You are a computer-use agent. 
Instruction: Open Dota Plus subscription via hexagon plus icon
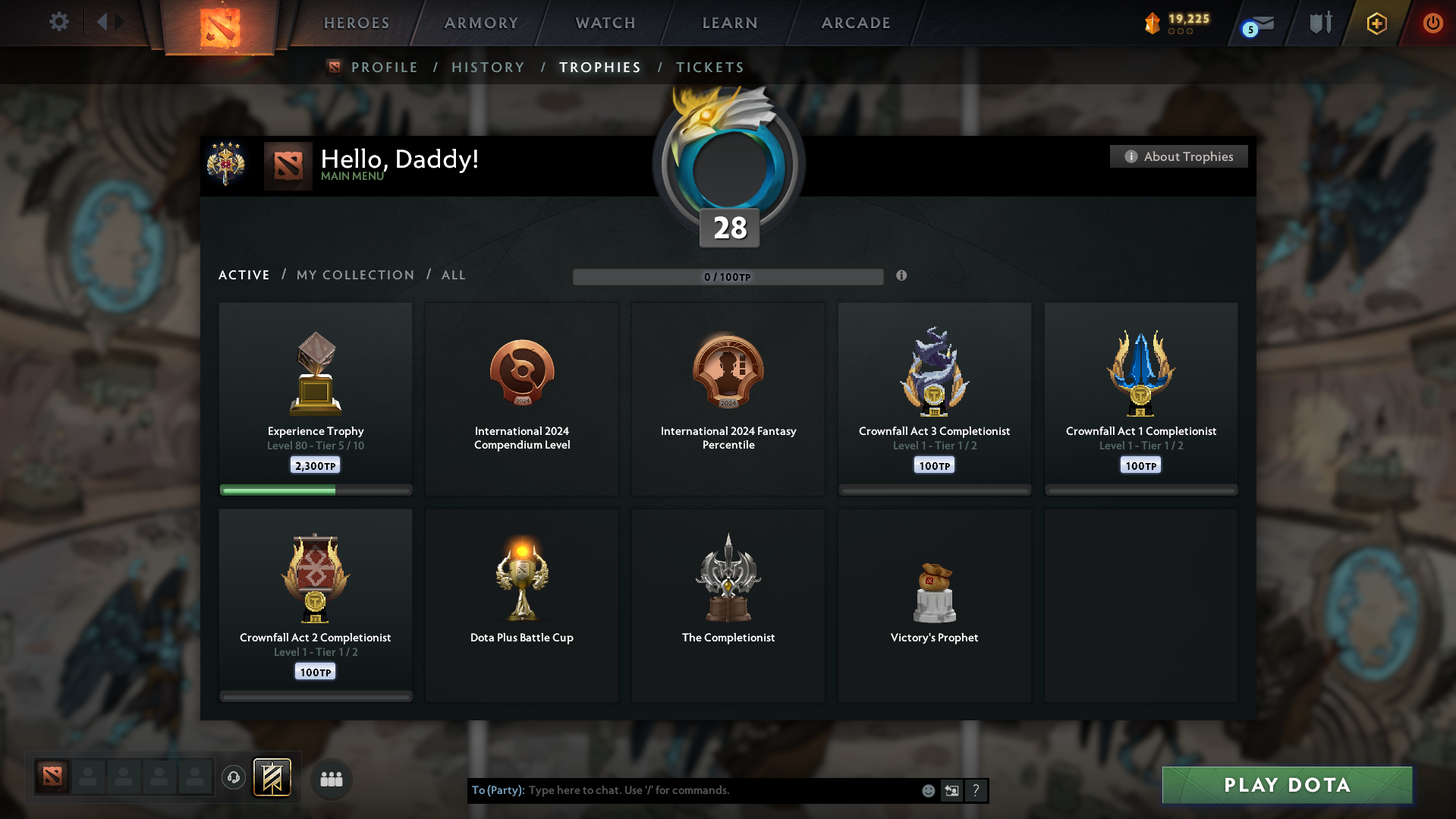tap(1376, 23)
